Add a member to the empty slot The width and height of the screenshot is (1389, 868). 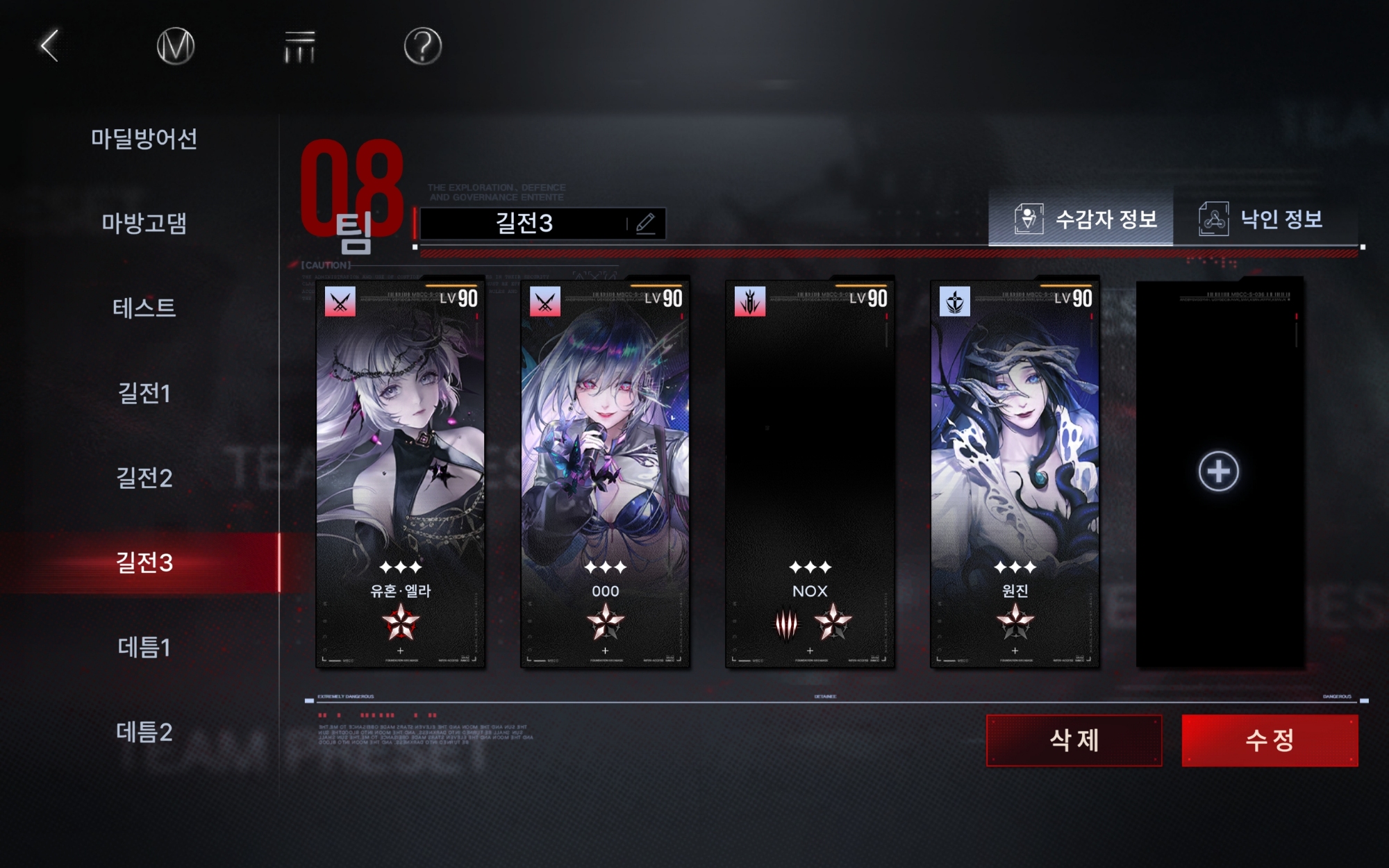(x=1218, y=471)
